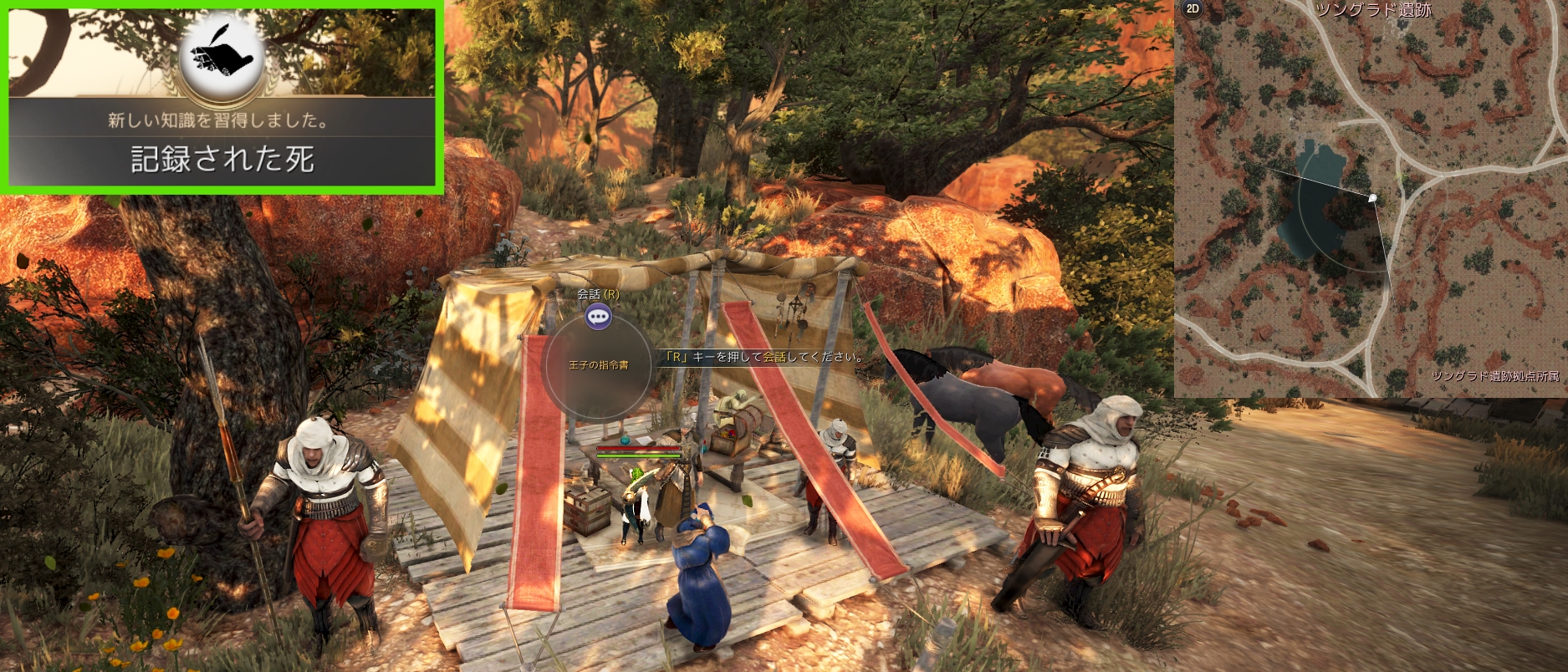Select the speech bubble talk icon
This screenshot has height=672, width=1568.
click(x=598, y=317)
